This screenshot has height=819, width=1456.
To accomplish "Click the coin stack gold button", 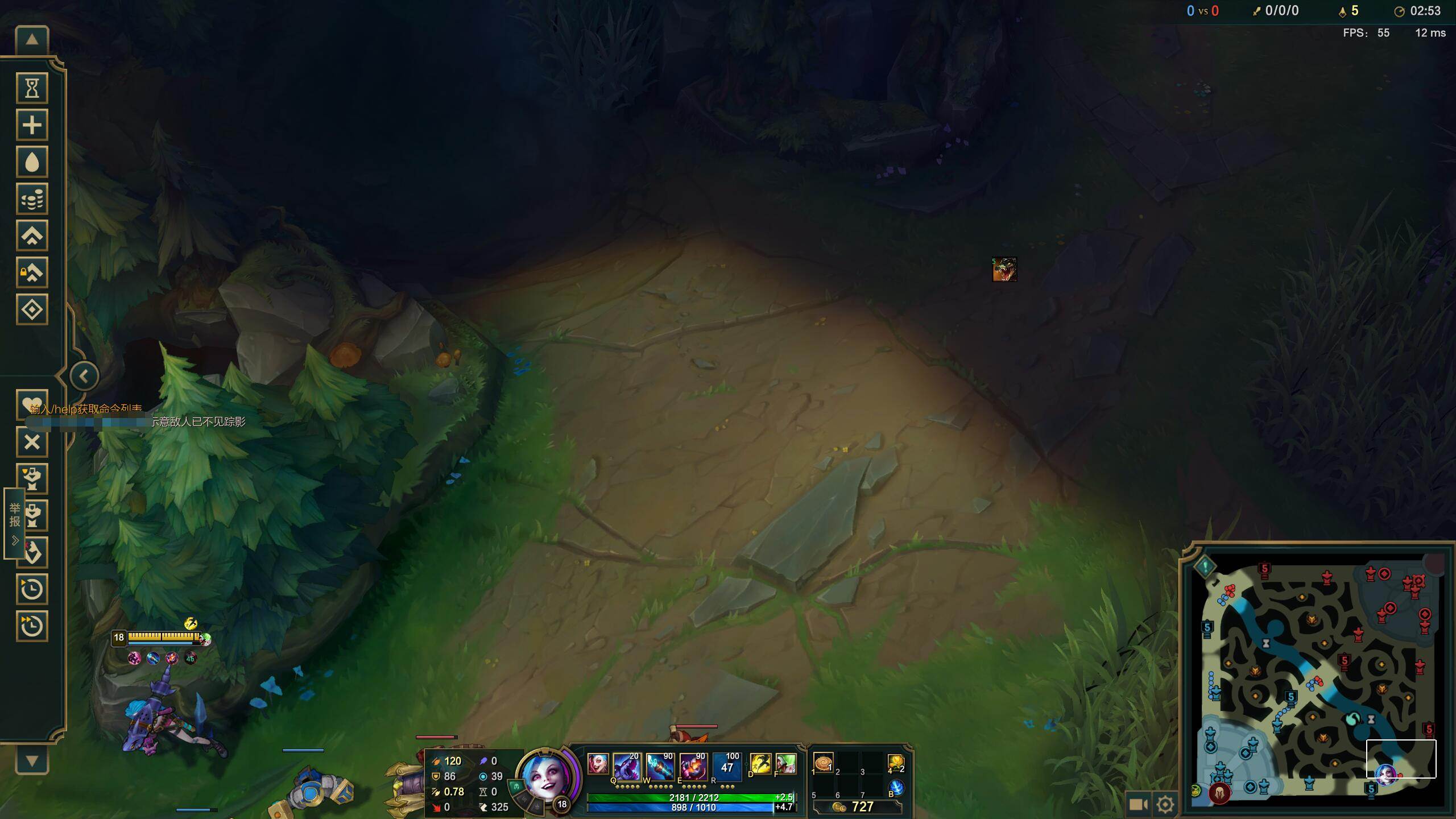I will coord(32,199).
